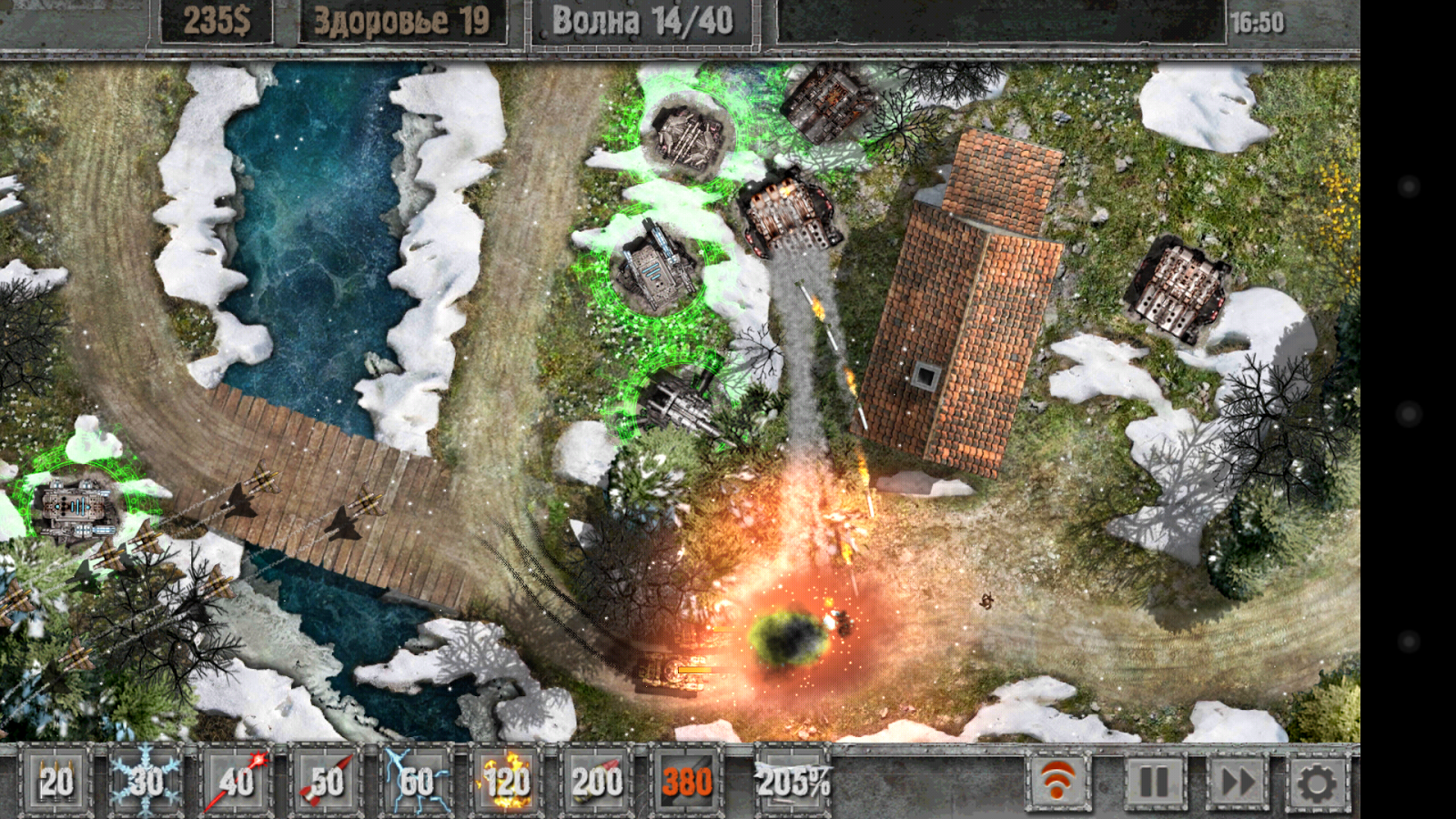Screen dimensions: 1456x819
Task: Choose the 120-cost flame tower
Action: pyautogui.click(x=507, y=781)
